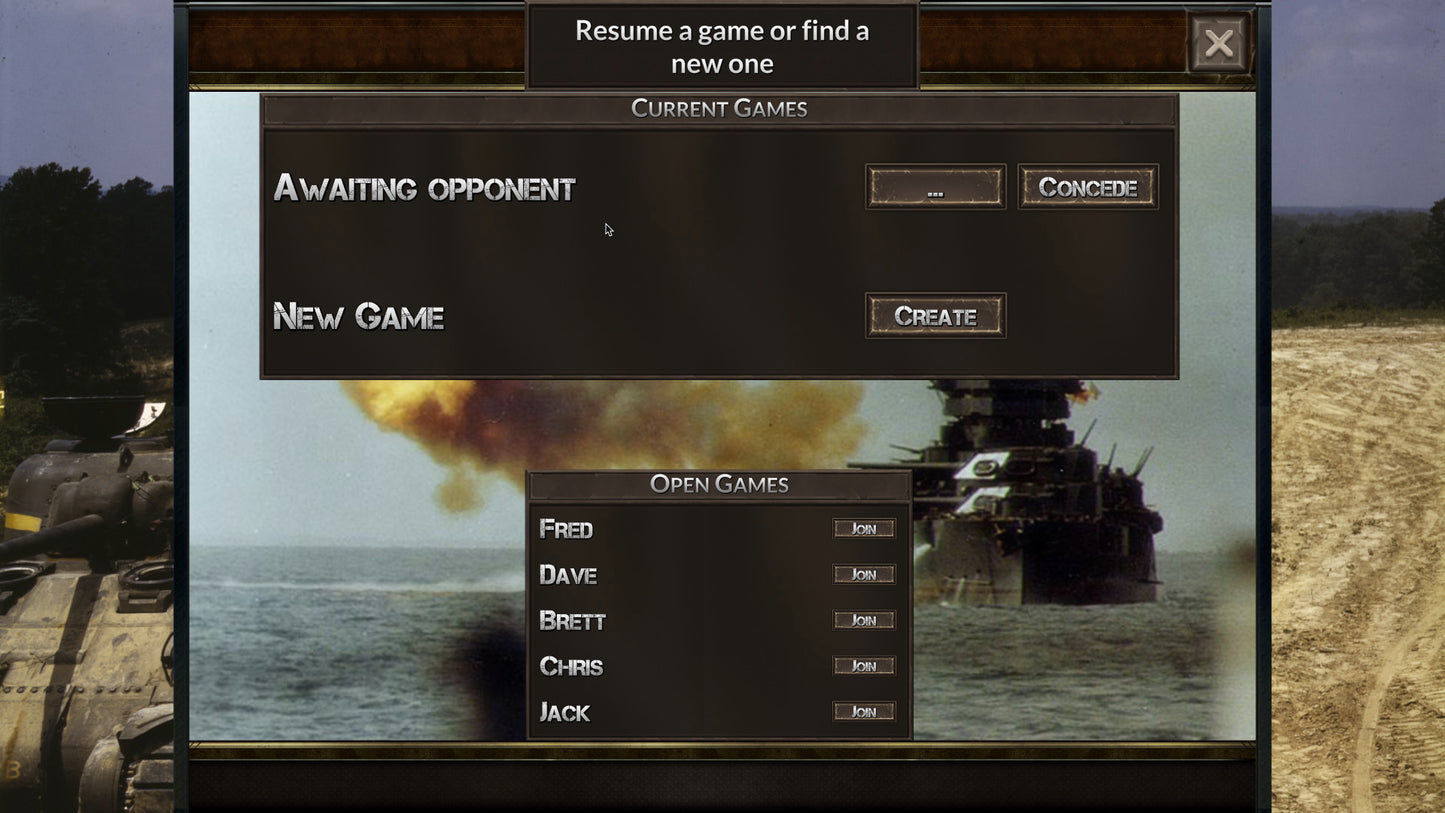
Task: Close the game lobby window
Action: pos(1219,44)
